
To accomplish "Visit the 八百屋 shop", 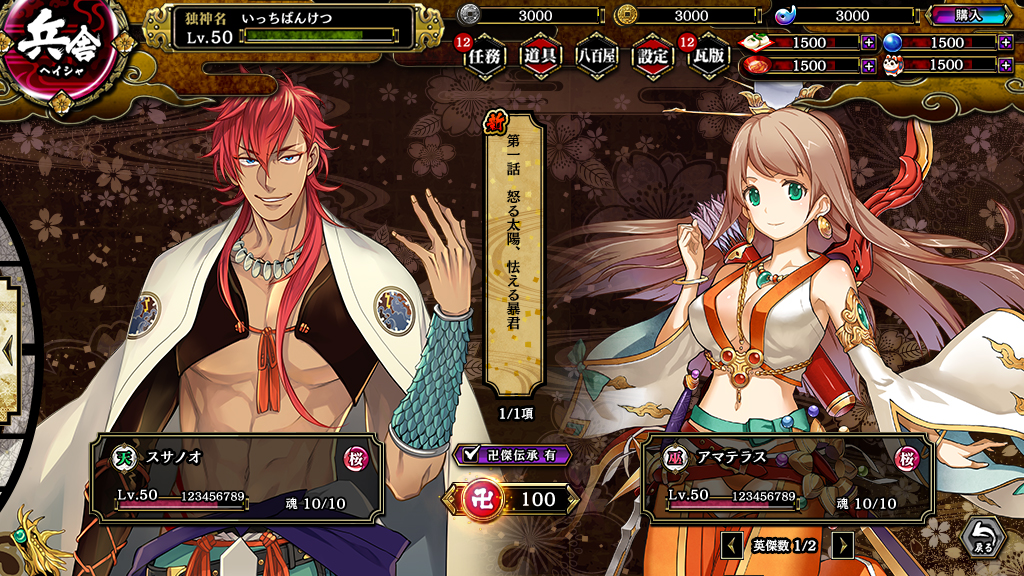I will click(x=596, y=57).
